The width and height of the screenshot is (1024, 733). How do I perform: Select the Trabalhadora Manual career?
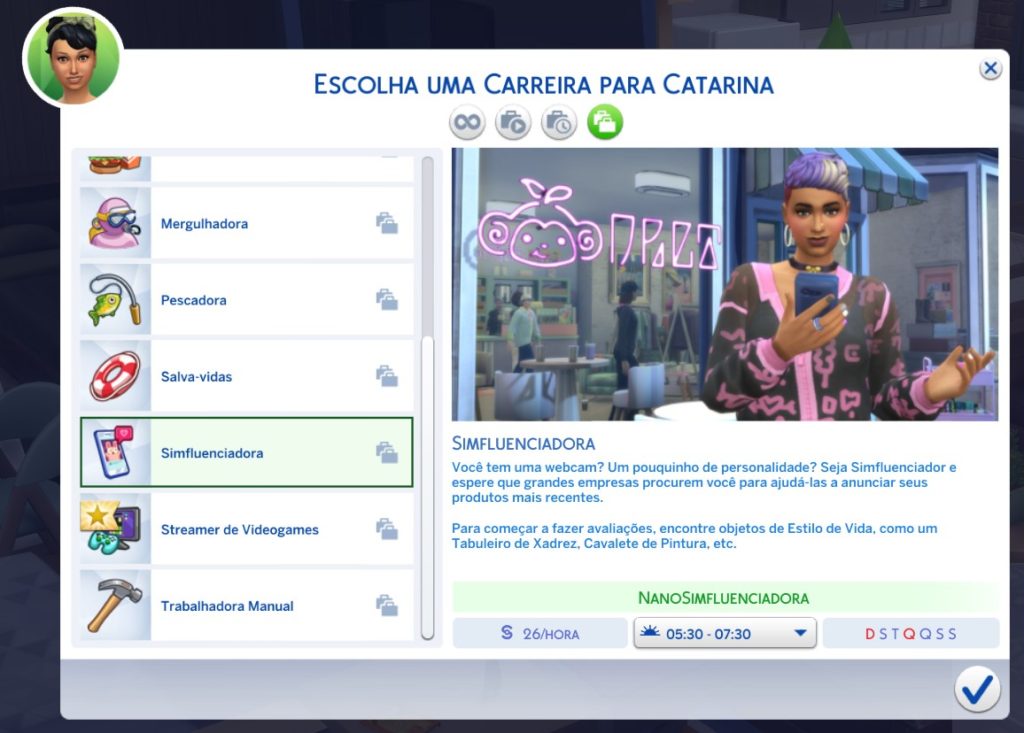click(246, 606)
